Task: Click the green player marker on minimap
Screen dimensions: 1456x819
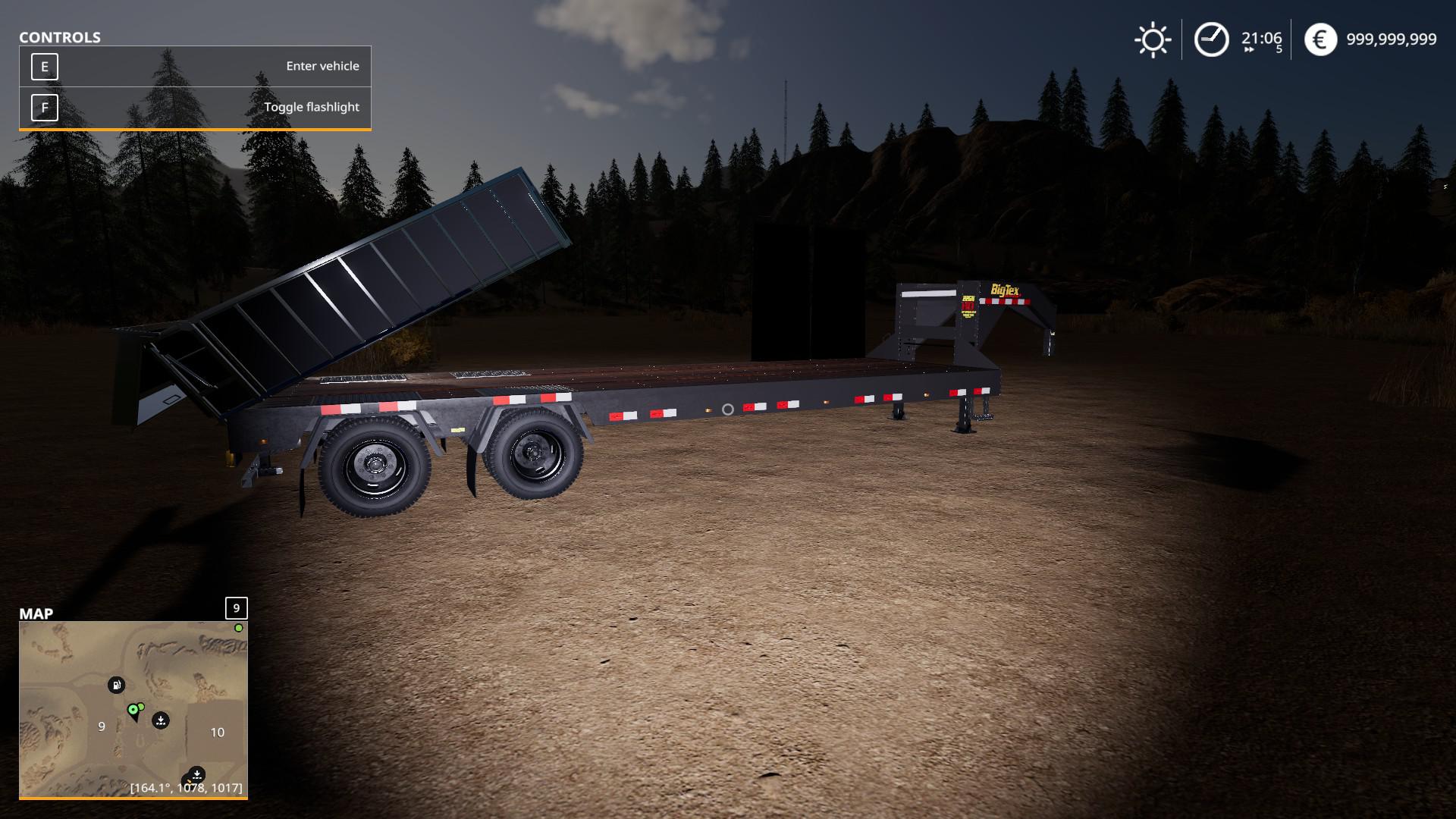Action: (133, 710)
